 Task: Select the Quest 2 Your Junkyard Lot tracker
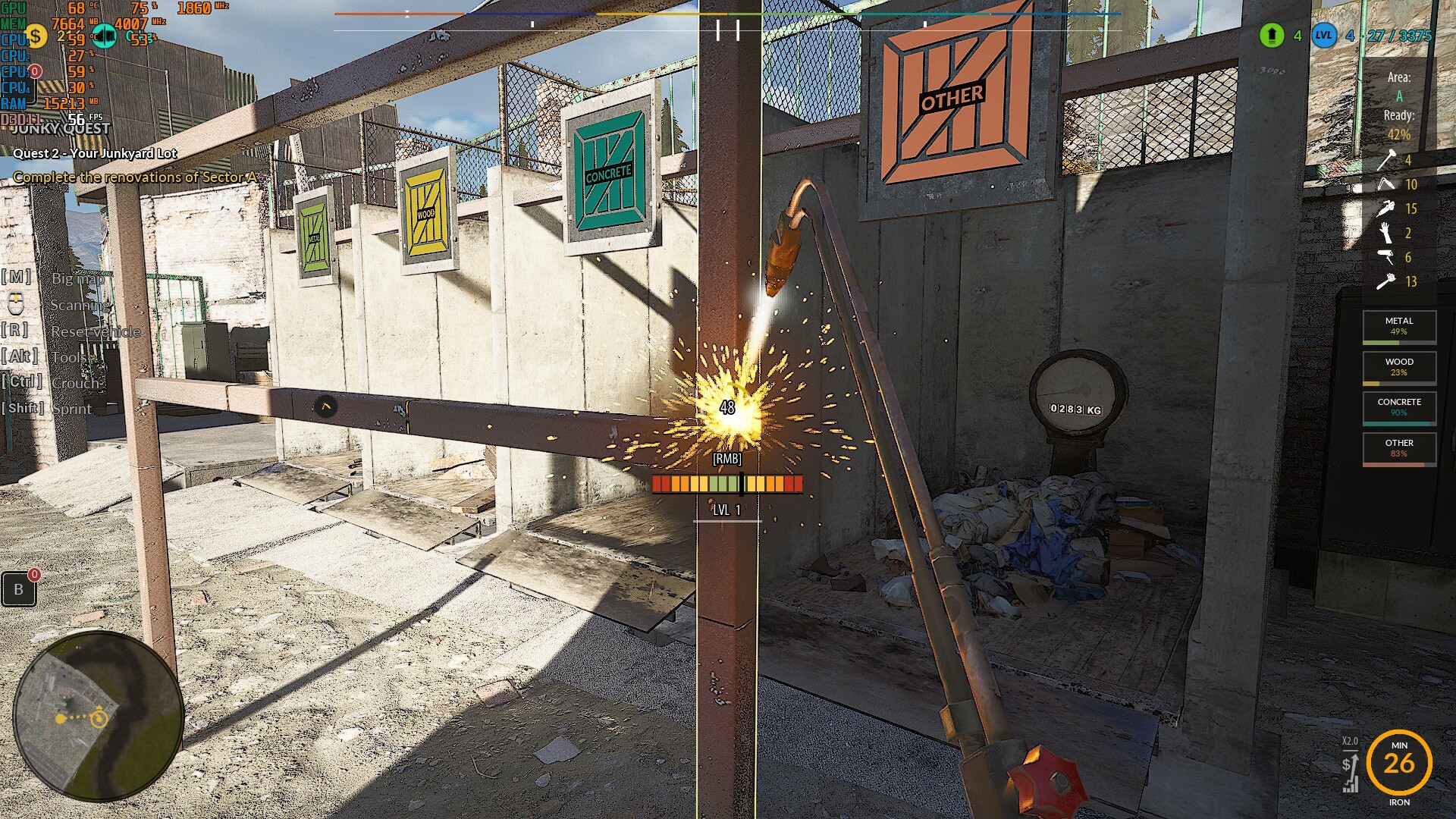point(95,153)
